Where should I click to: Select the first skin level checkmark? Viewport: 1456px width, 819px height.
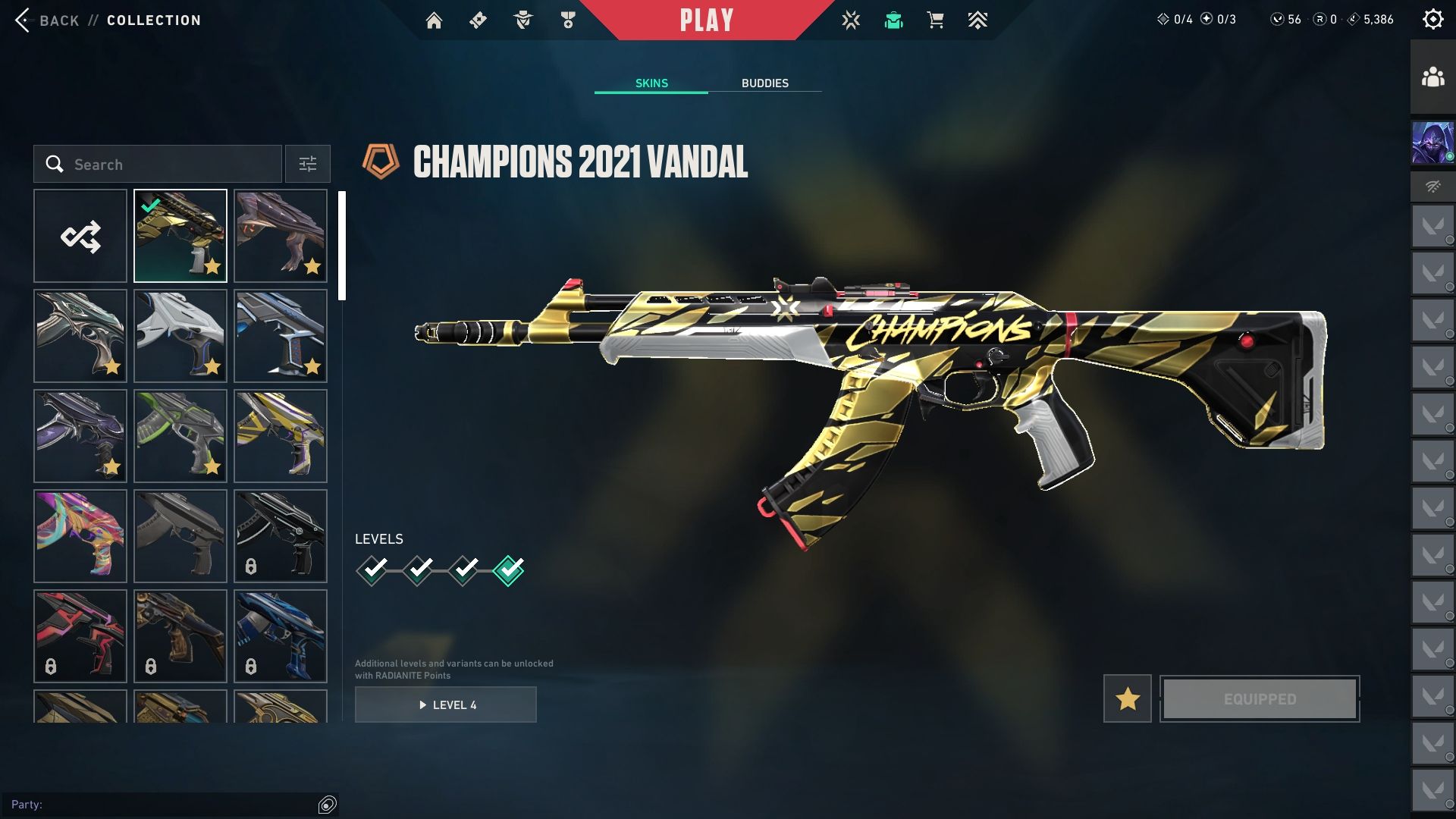372,570
